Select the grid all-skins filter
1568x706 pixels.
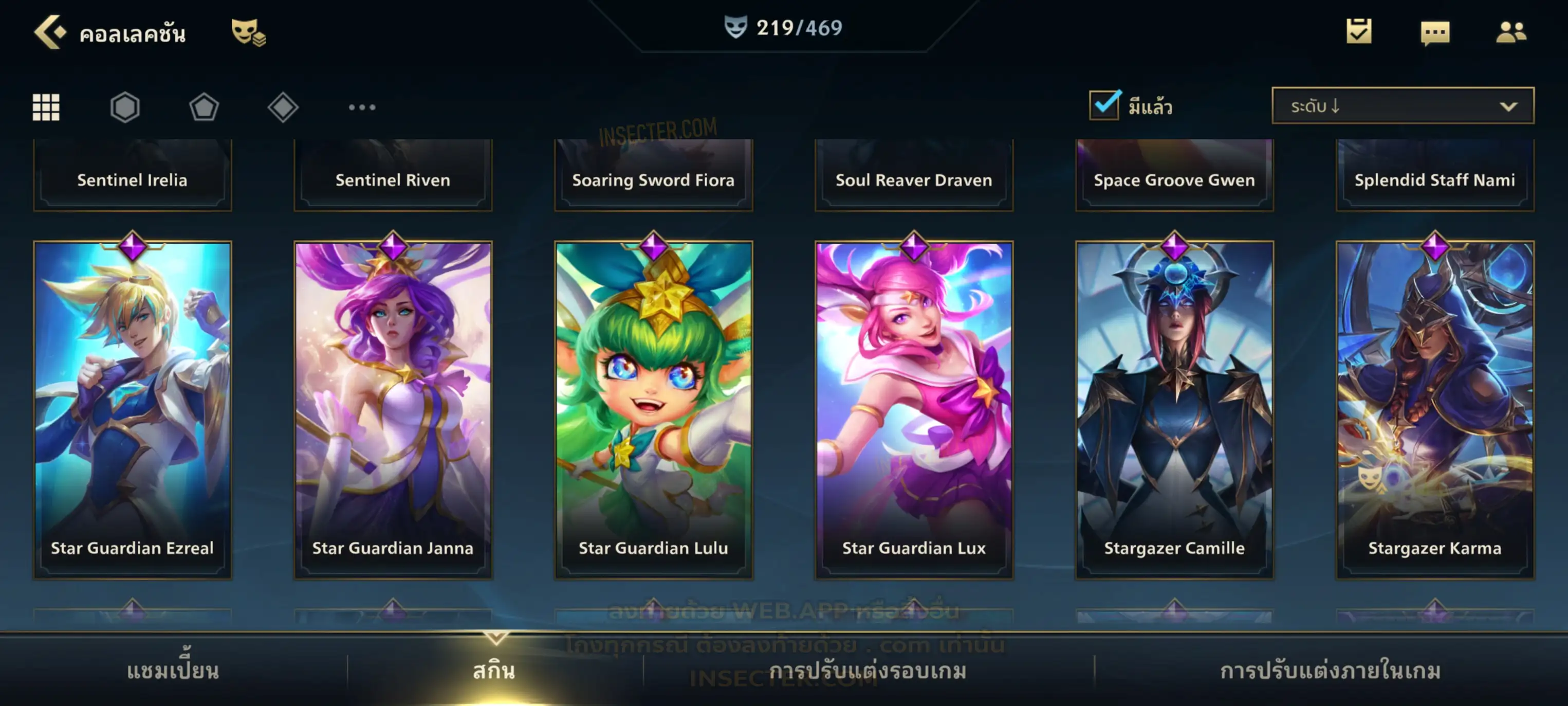46,107
